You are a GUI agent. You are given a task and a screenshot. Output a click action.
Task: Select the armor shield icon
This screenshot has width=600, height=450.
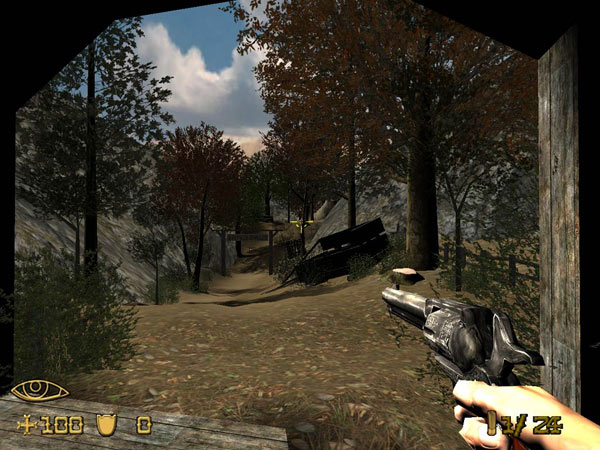[x=107, y=424]
